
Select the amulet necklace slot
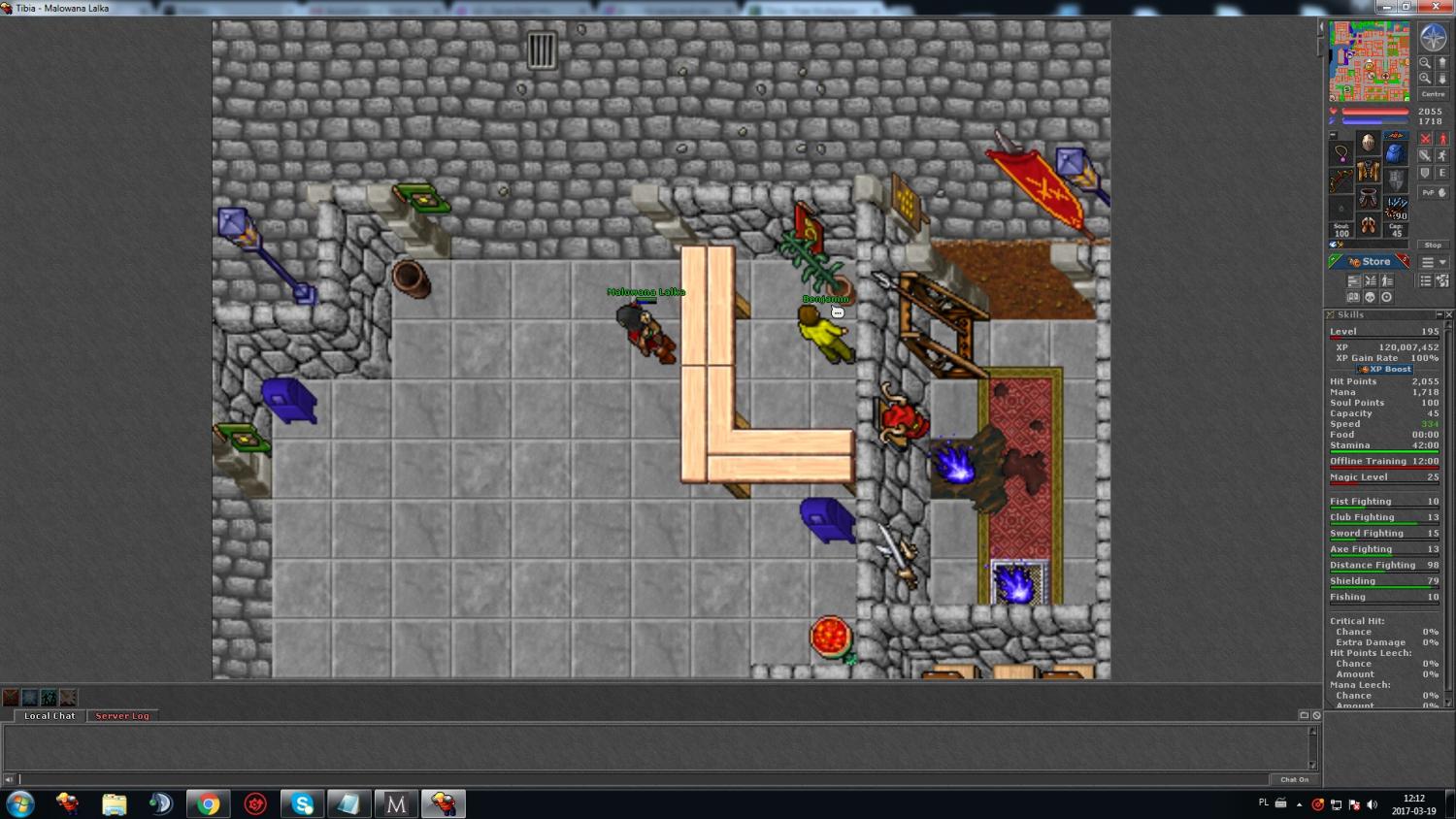pyautogui.click(x=1341, y=153)
